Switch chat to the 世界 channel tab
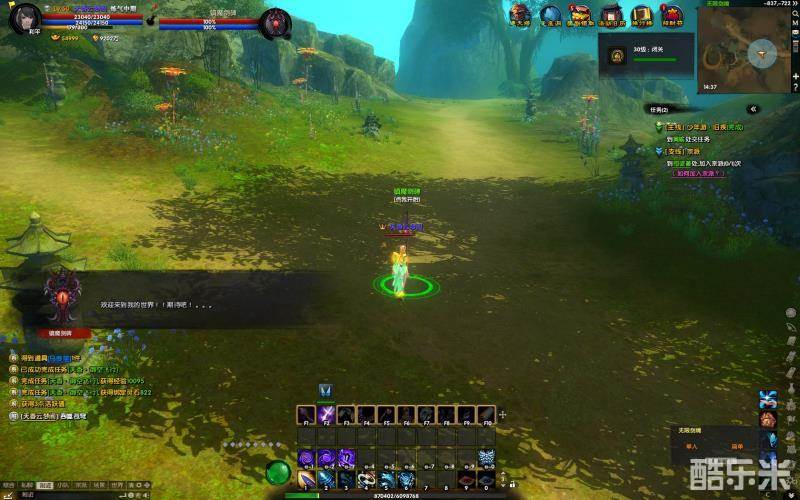Screen dimensions: 800x500 117,484
